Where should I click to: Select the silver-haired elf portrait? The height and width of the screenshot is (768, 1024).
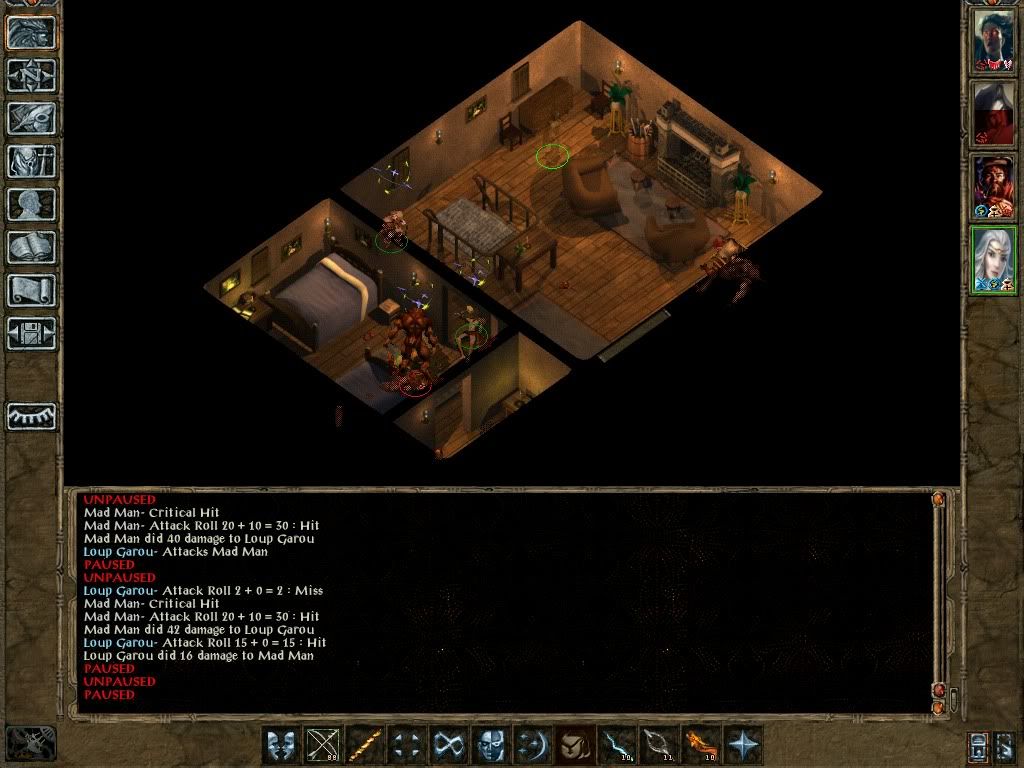click(994, 260)
